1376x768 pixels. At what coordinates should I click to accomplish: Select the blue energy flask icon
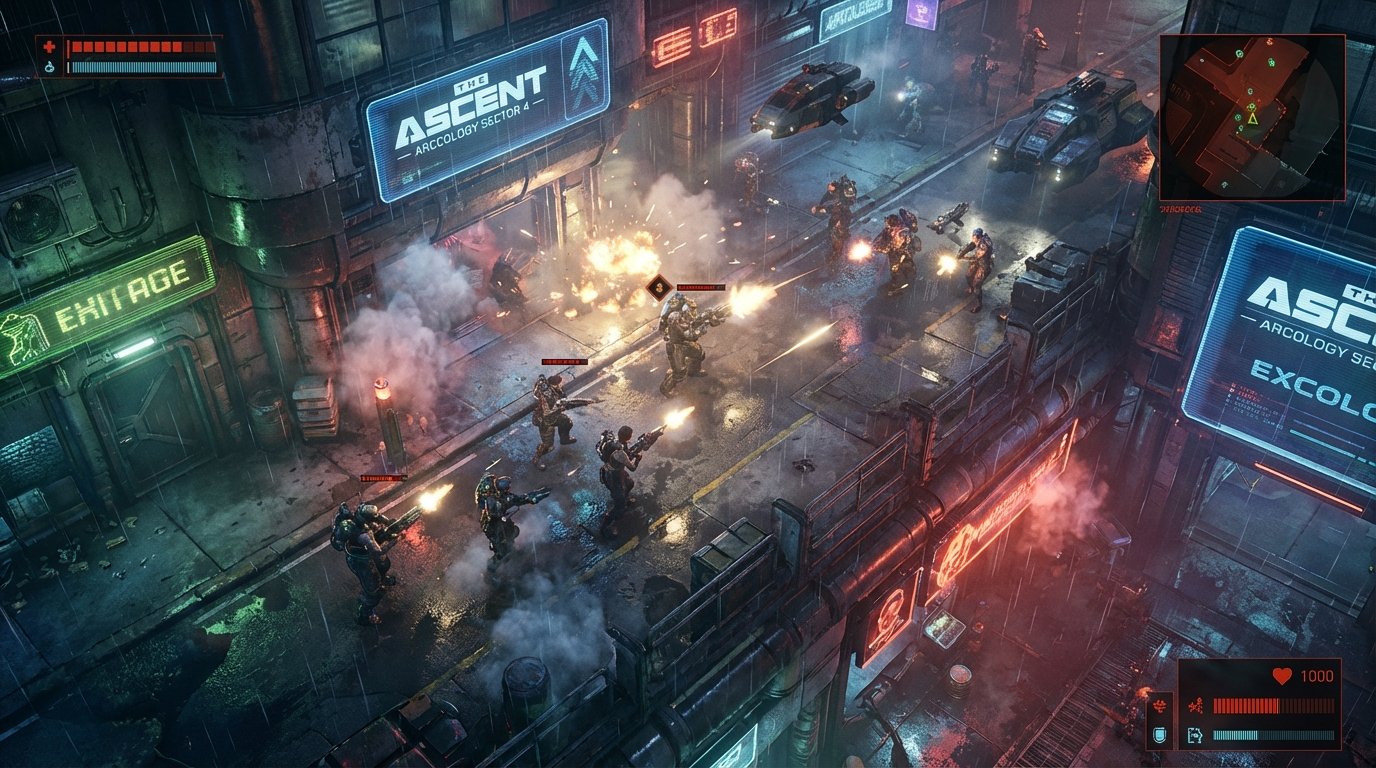pyautogui.click(x=49, y=67)
